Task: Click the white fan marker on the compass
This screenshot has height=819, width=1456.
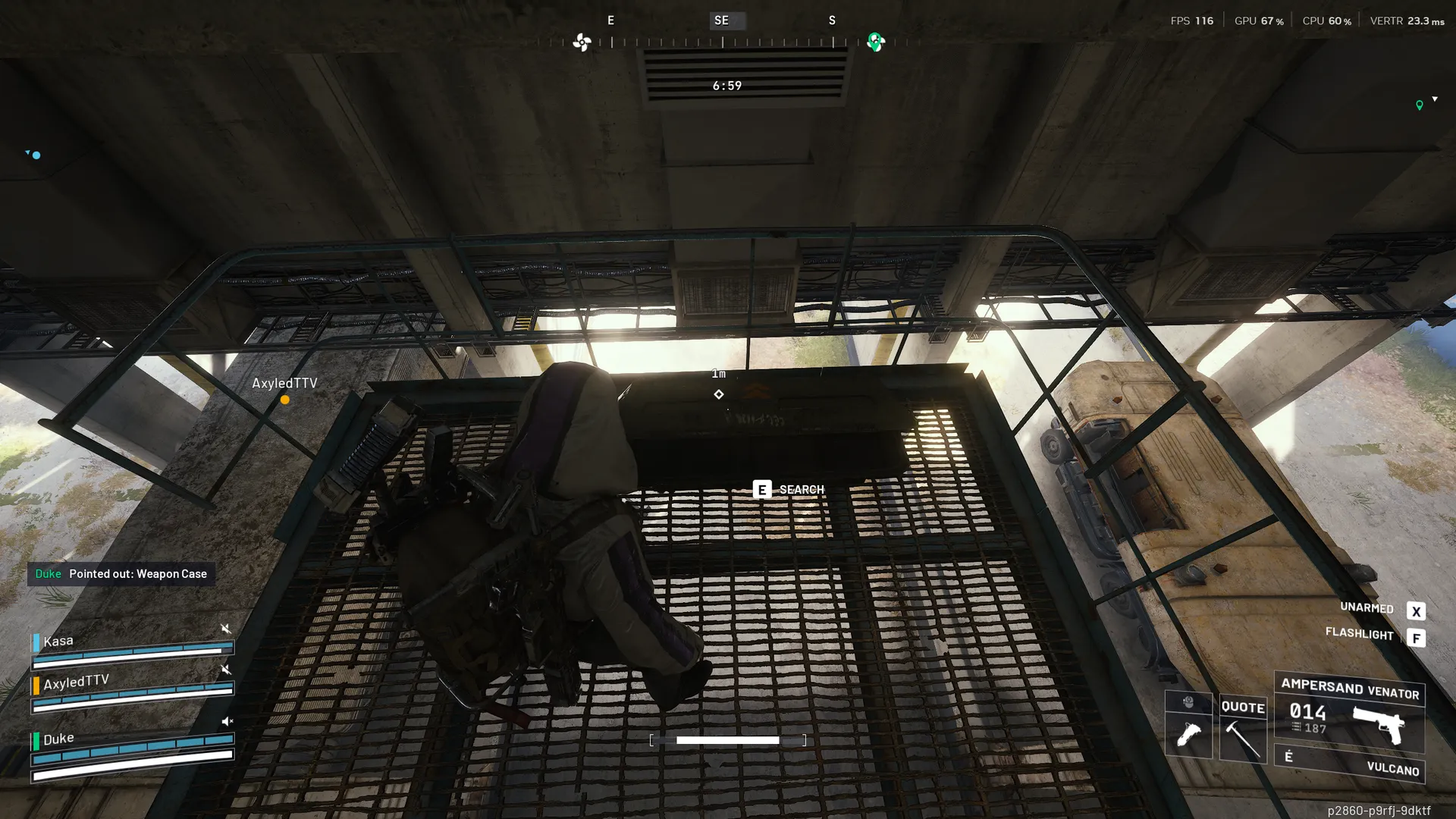Action: 582,42
